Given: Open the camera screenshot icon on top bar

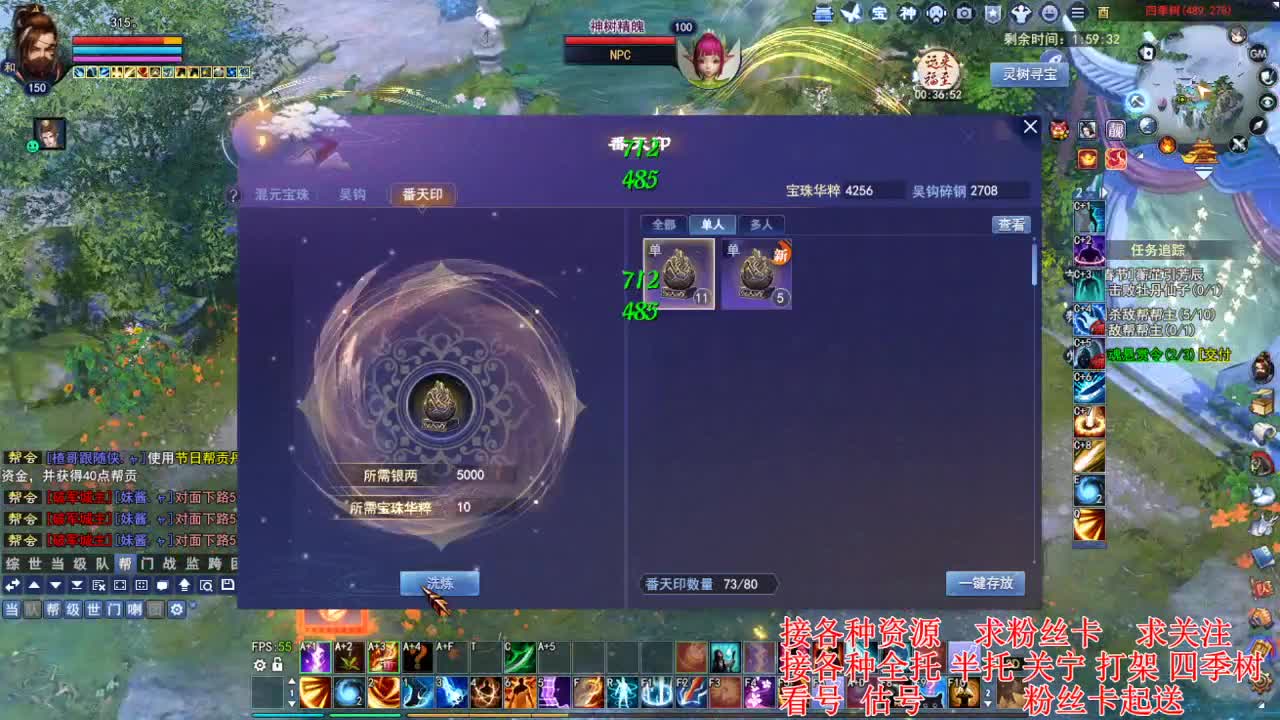Looking at the screenshot, I should click(x=965, y=12).
